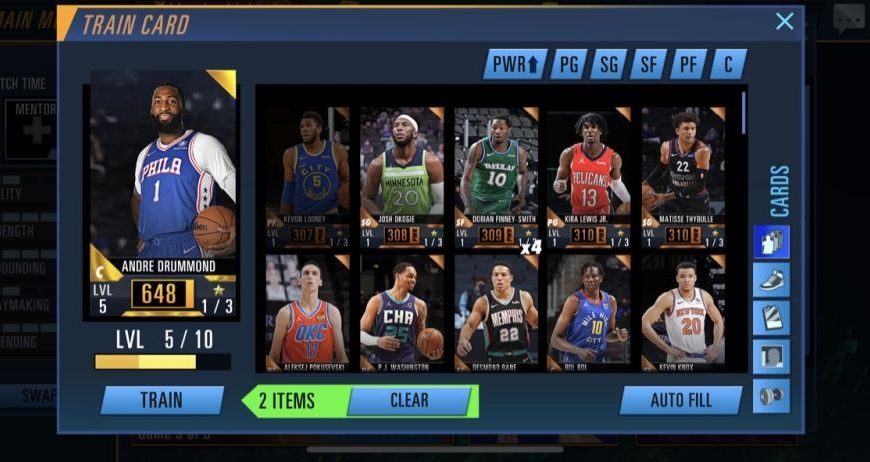Close the Train Card window
This screenshot has height=462, width=870.
coord(785,21)
